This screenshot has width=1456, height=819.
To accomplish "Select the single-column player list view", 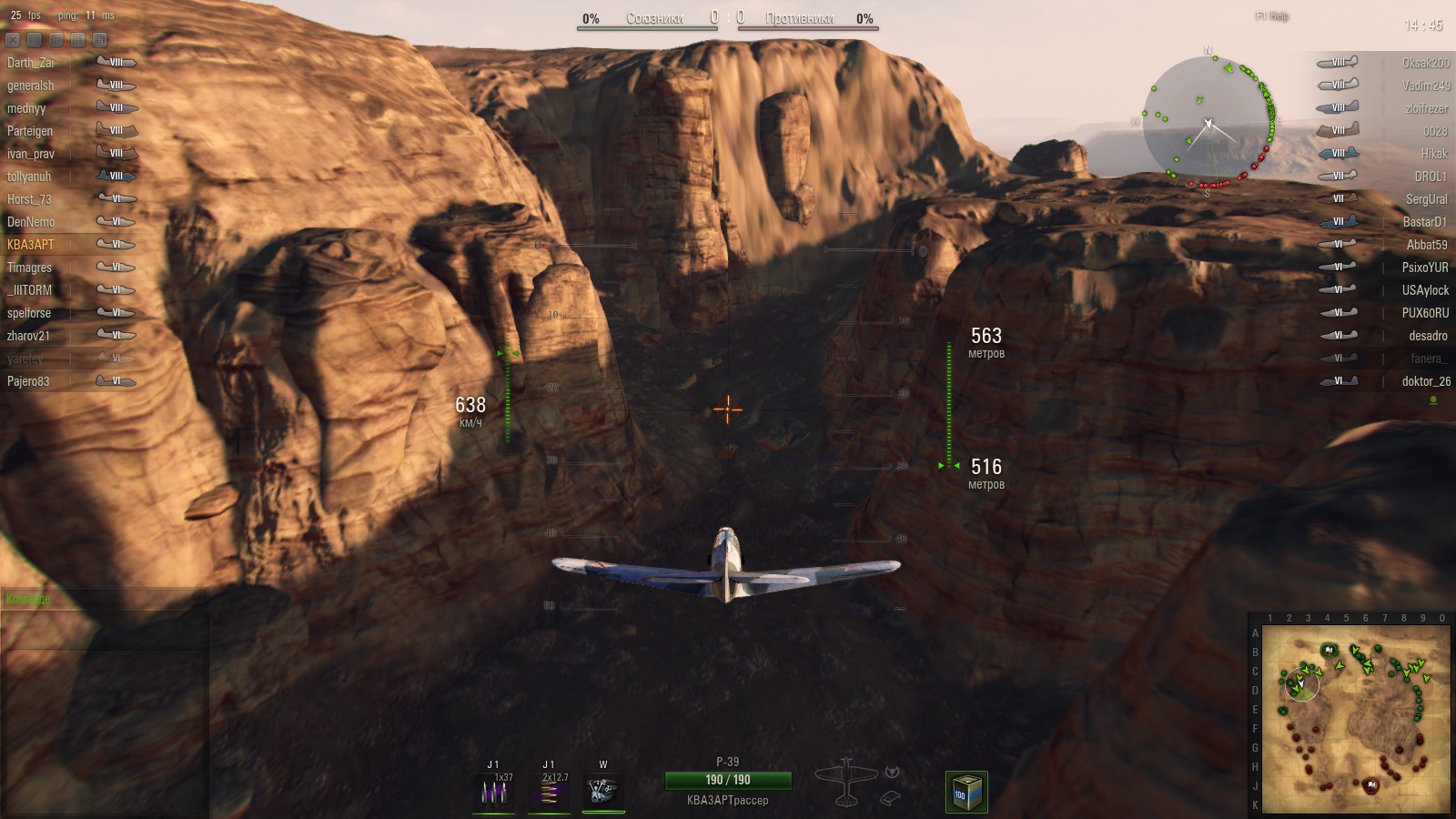I will click(x=35, y=40).
